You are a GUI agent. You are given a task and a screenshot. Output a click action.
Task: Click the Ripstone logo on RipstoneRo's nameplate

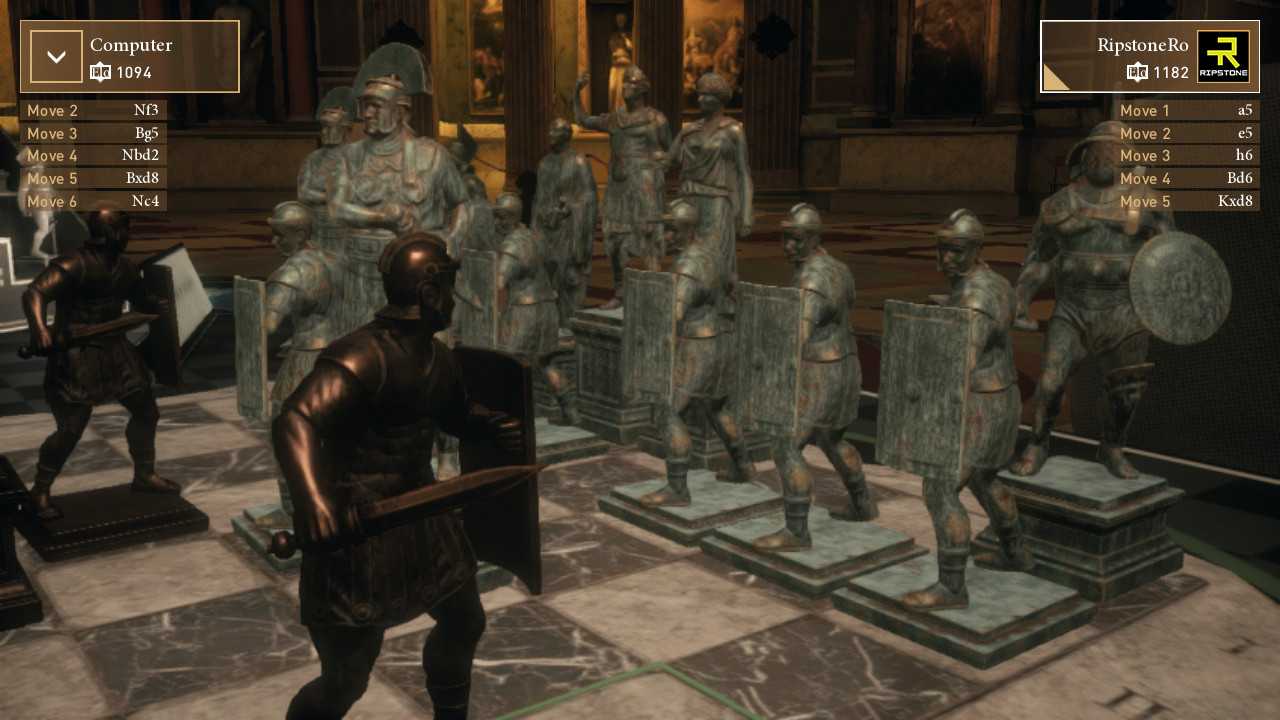(1226, 57)
